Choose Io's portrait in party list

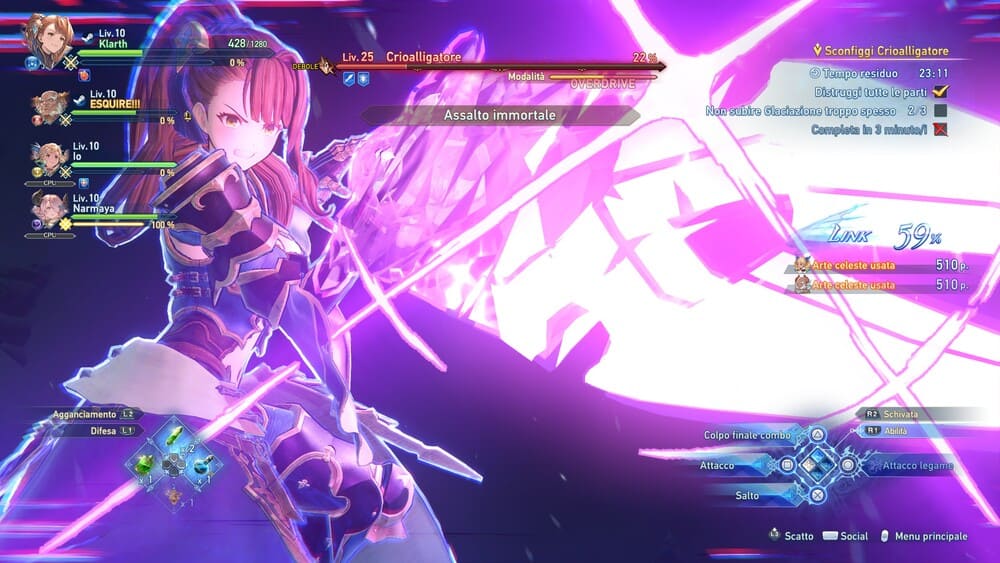pyautogui.click(x=49, y=158)
